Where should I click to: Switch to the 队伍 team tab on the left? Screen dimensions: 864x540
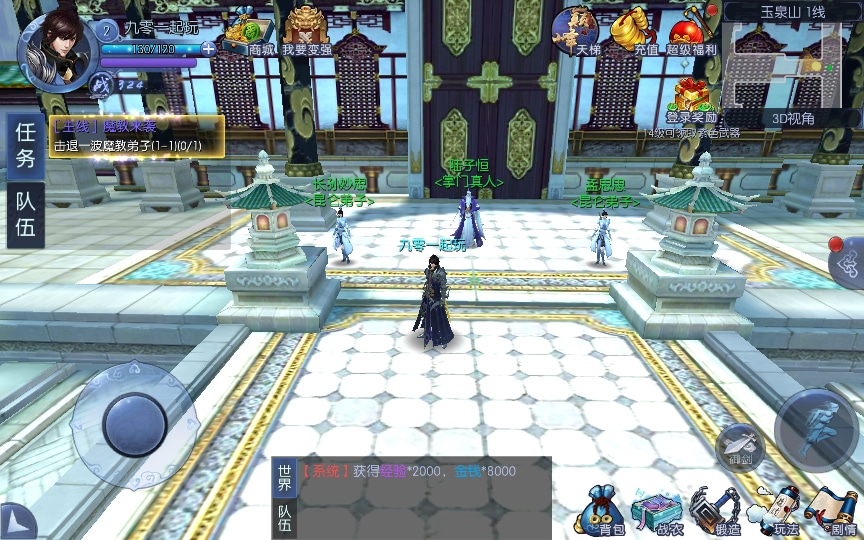click(x=26, y=214)
